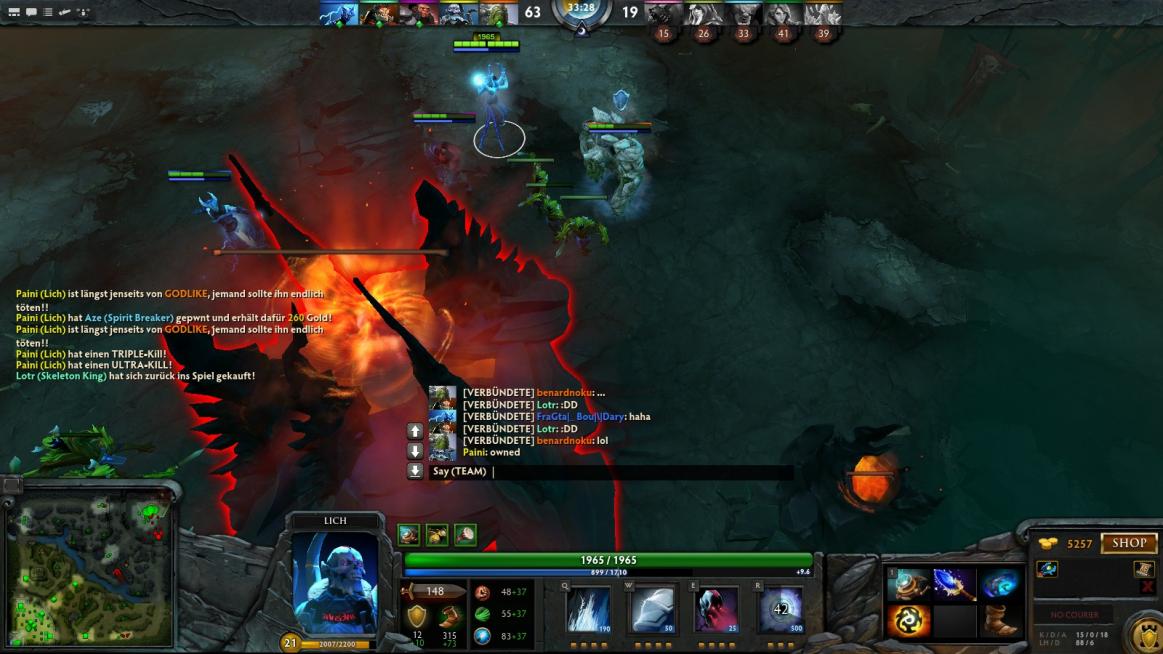Use the blue orb item in inventory
The image size is (1163, 654).
pos(999,584)
